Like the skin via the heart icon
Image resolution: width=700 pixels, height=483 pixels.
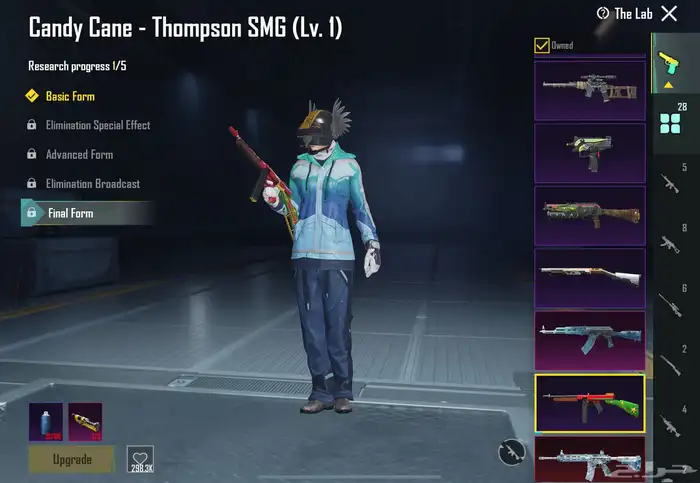(140, 457)
